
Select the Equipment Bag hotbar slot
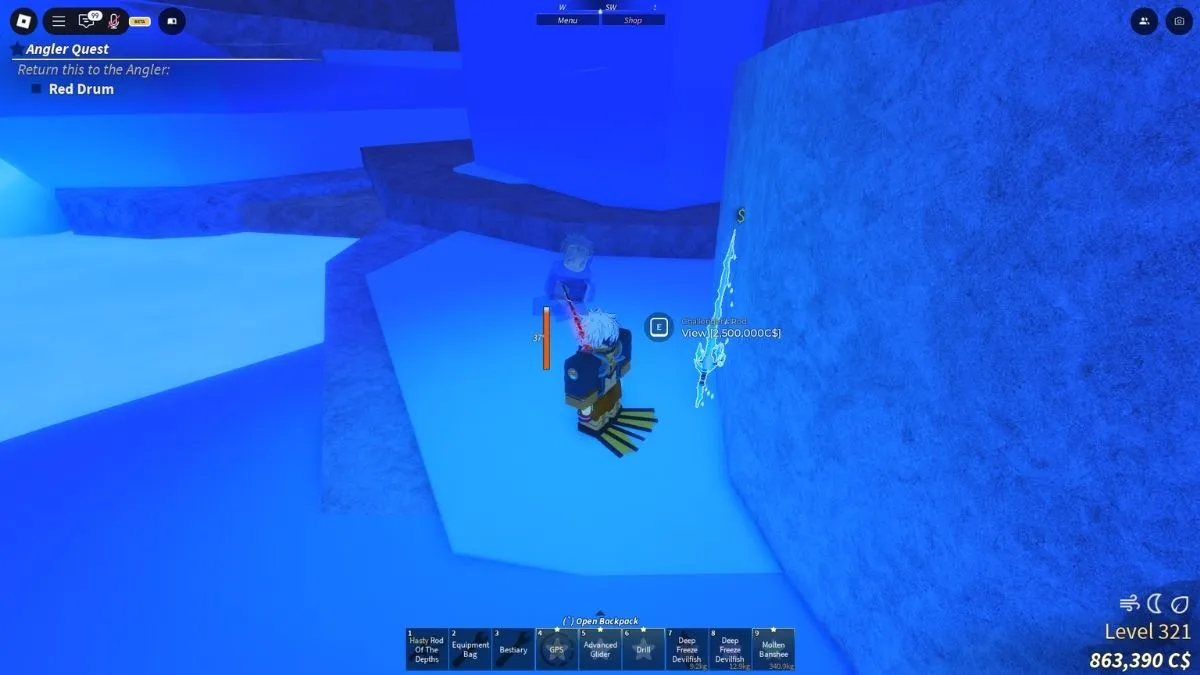(470, 649)
